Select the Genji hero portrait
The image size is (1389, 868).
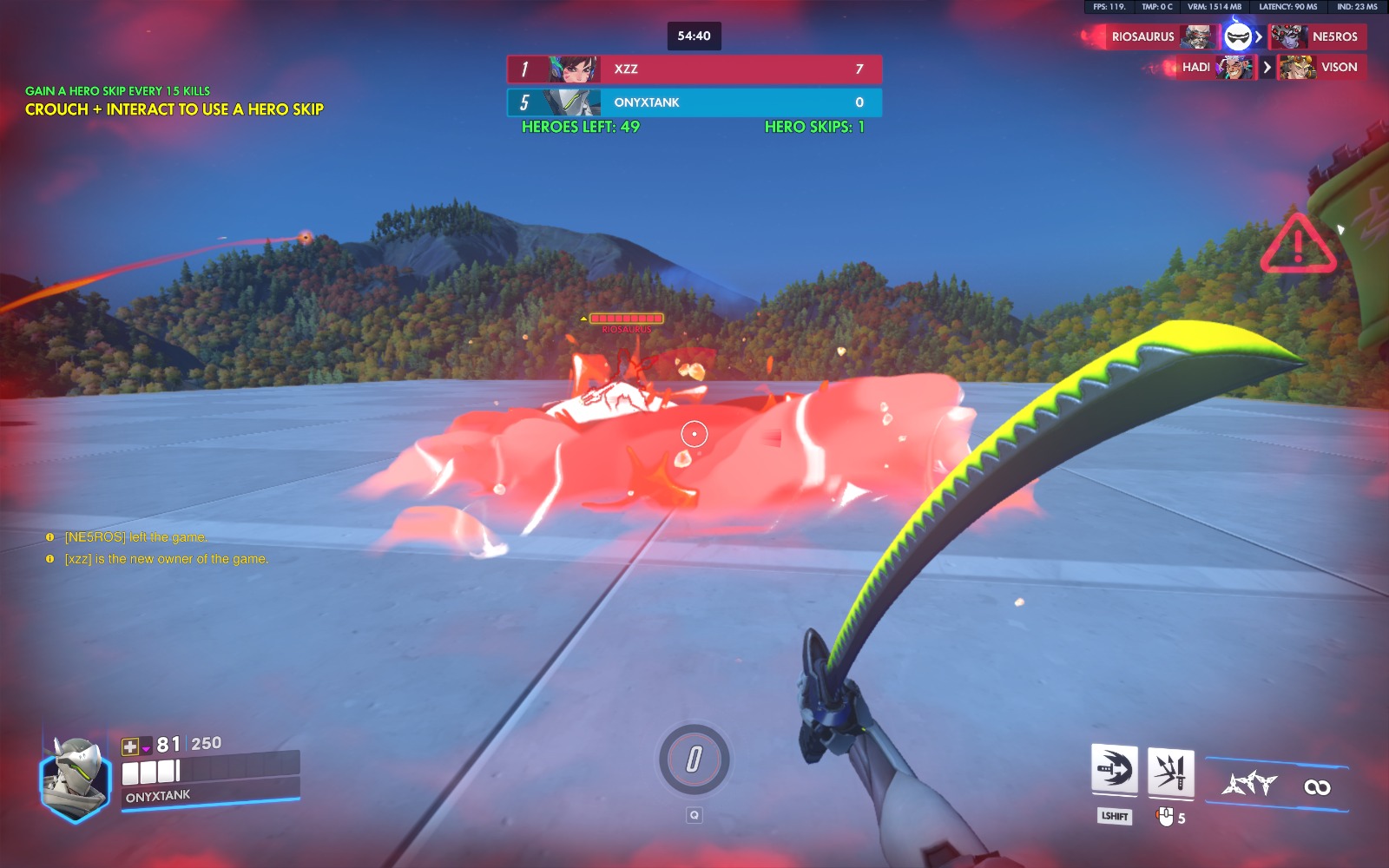pos(76,779)
